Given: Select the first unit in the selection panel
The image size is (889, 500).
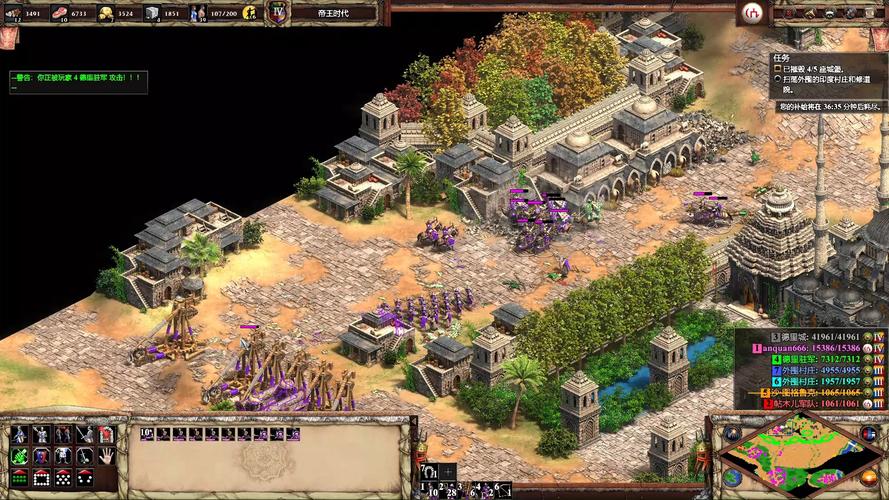Looking at the screenshot, I should pos(147,434).
